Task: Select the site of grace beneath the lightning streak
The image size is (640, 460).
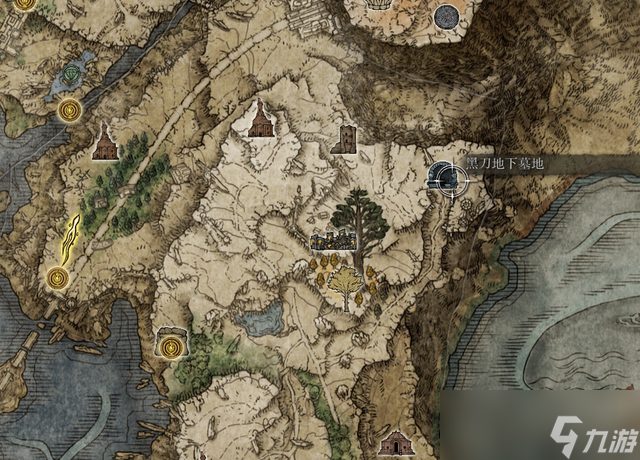Action: (x=58, y=278)
